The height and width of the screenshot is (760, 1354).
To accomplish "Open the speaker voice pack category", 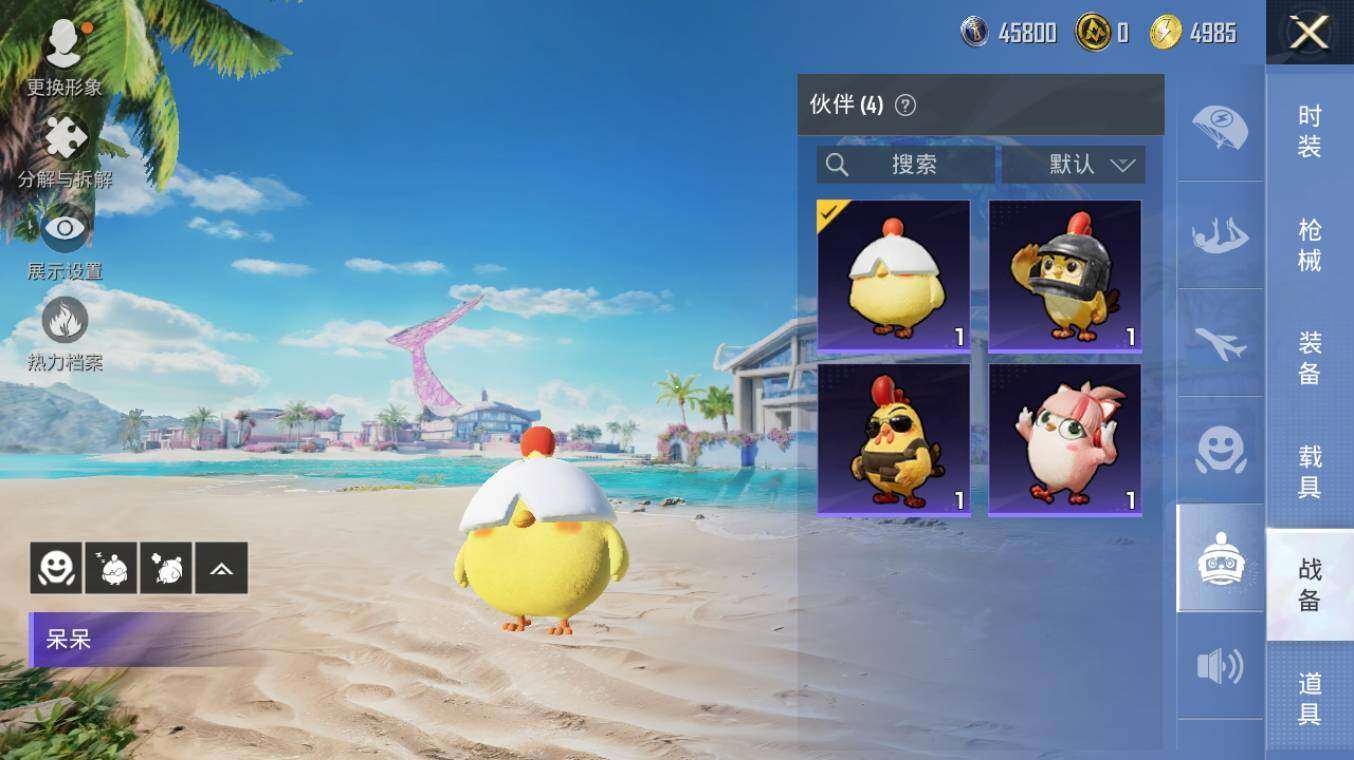I will click(1220, 666).
